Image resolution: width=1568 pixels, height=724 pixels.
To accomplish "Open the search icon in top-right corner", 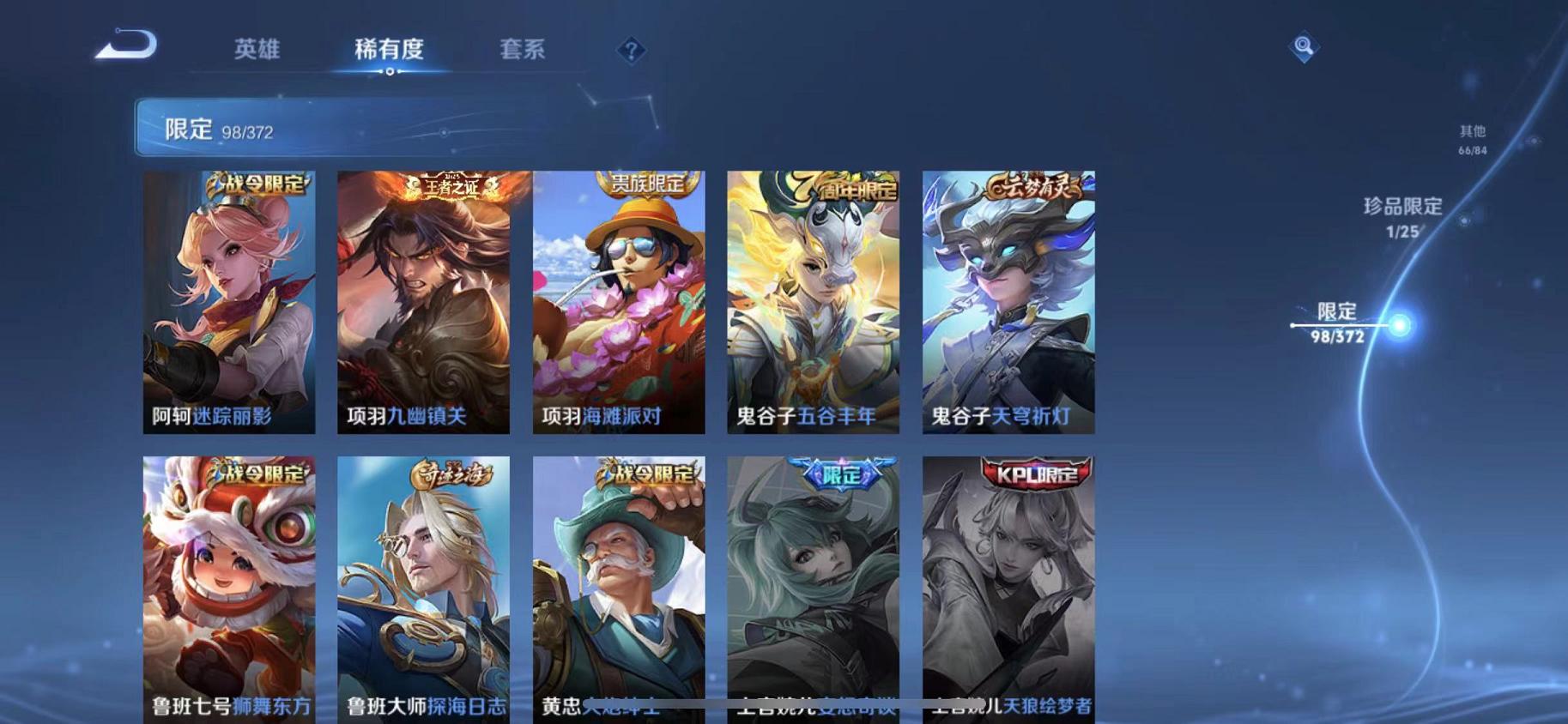I will pos(1303,47).
